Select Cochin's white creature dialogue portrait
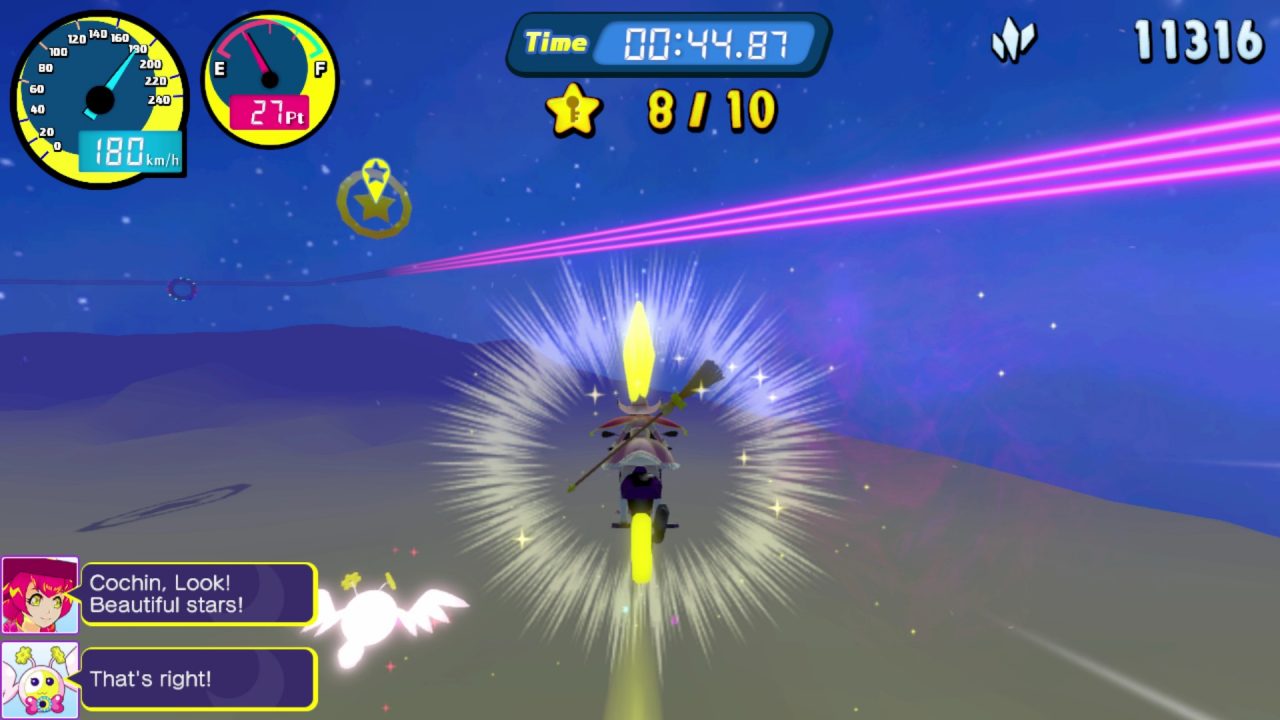The image size is (1280, 720). click(x=40, y=679)
